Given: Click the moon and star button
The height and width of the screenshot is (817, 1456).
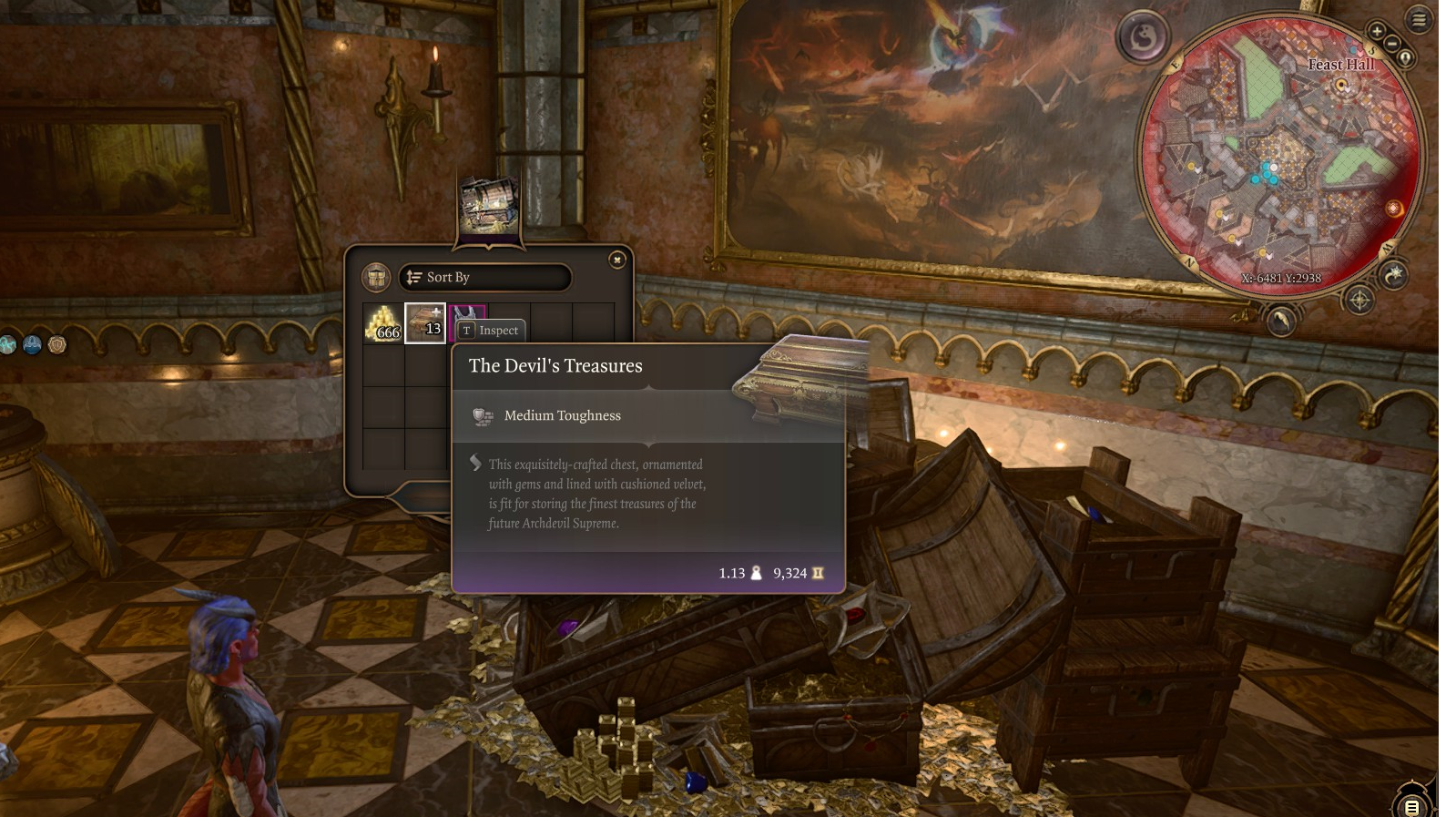Looking at the screenshot, I should pos(1394,274).
